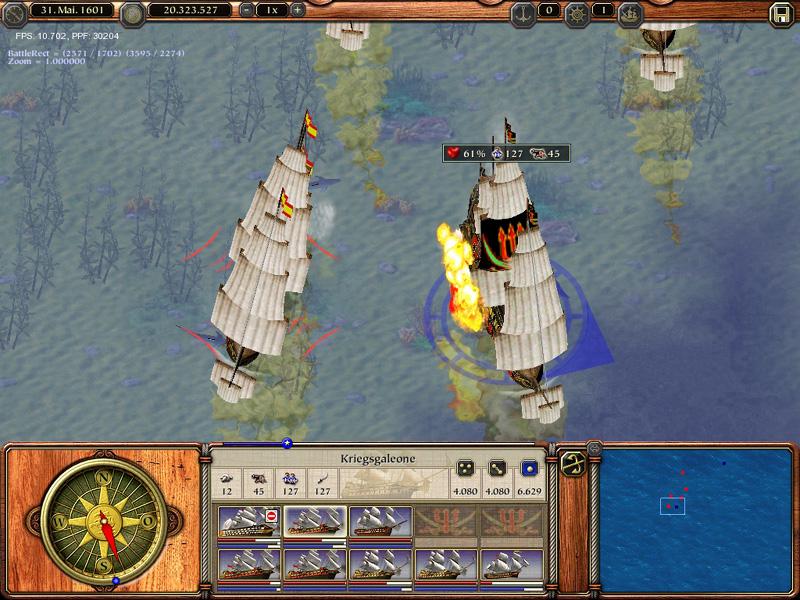Select the highlighted Kriegsgaleone ship card

pos(314,523)
